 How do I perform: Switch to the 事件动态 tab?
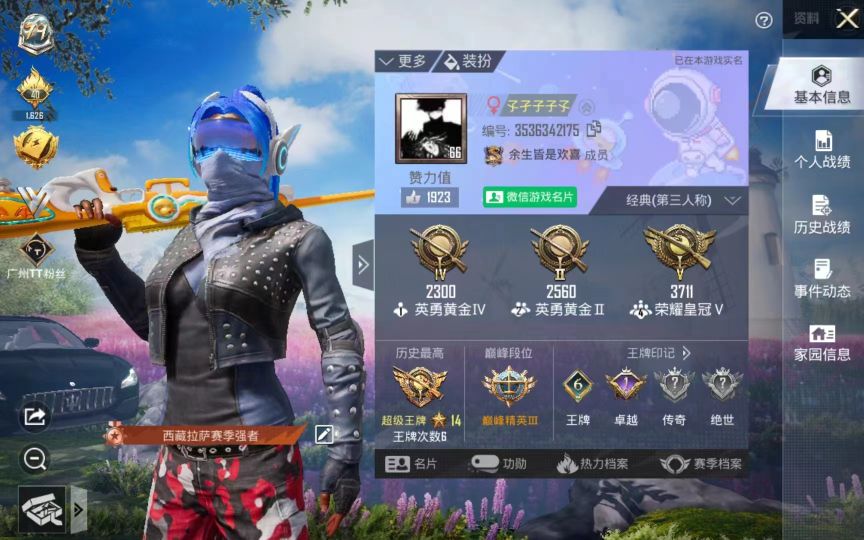(822, 279)
